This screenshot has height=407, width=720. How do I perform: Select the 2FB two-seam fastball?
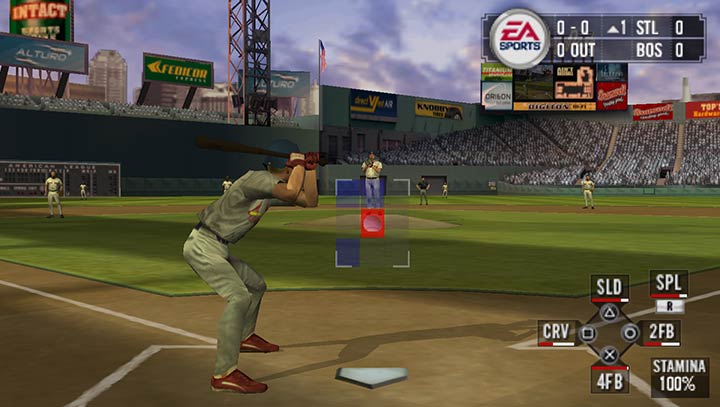[662, 332]
